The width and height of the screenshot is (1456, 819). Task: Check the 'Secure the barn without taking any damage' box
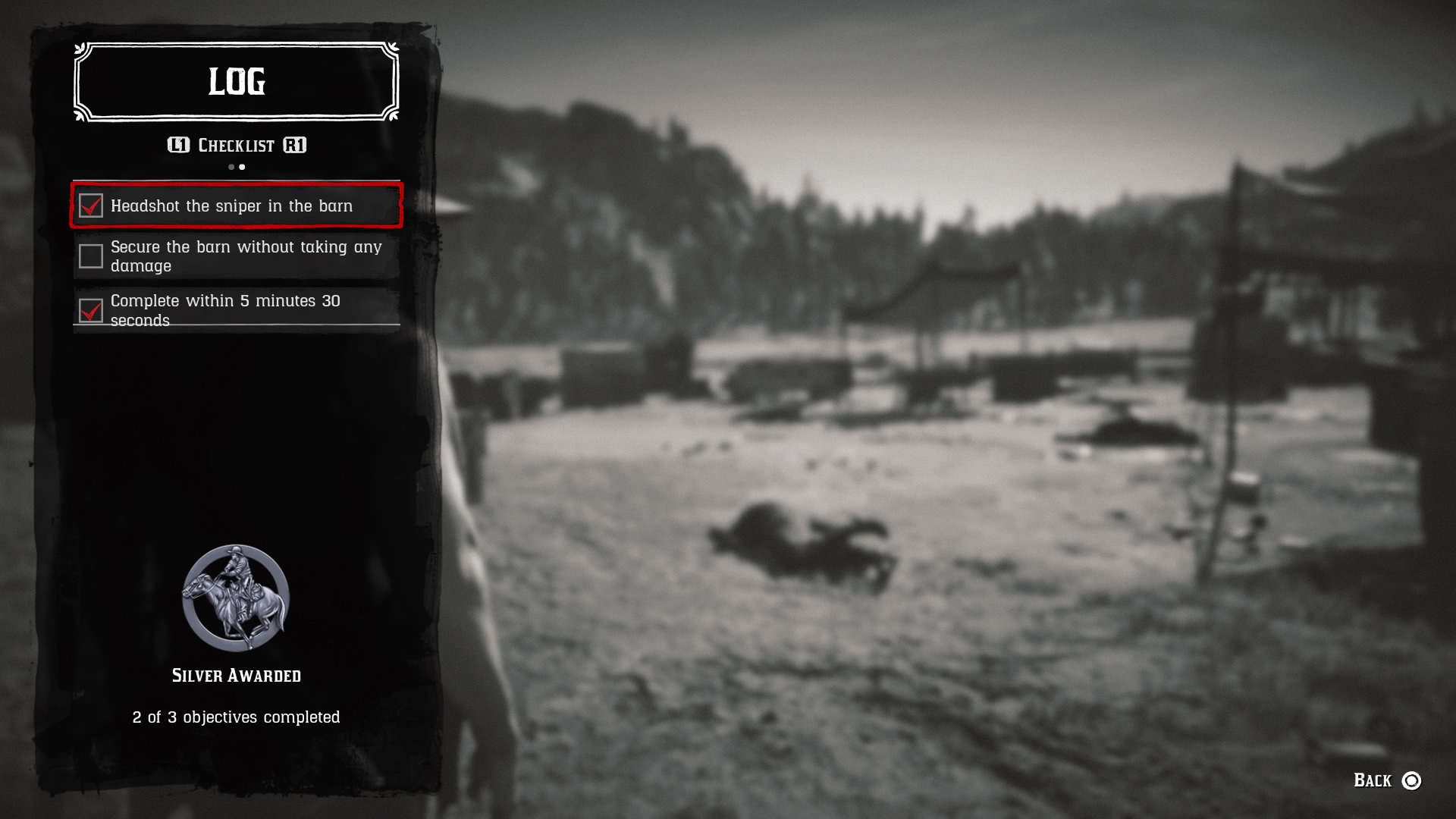[91, 256]
